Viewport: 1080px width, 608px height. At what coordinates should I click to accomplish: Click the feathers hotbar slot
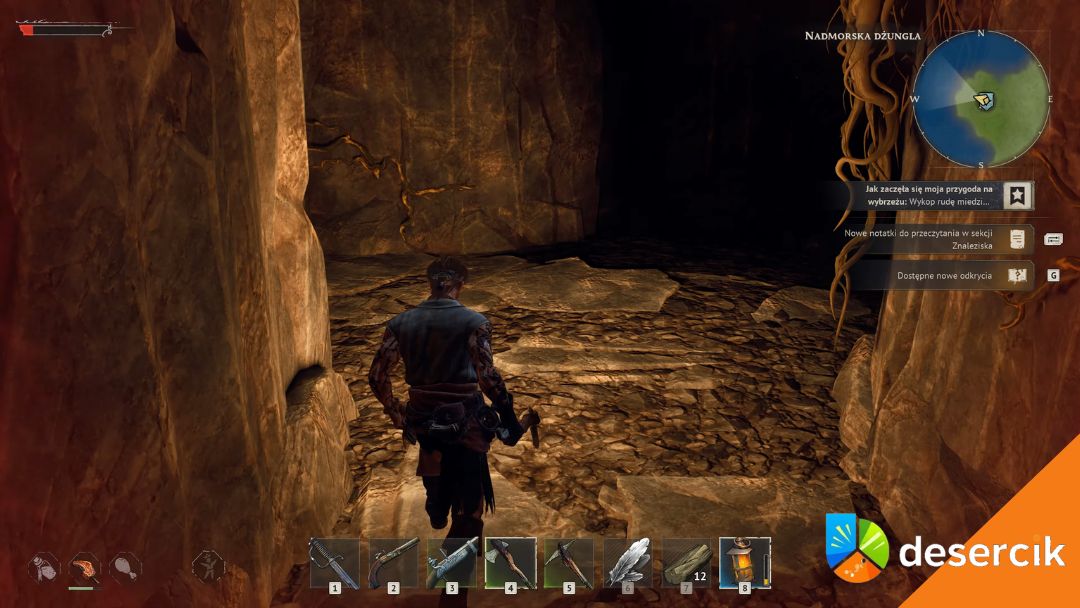click(627, 562)
